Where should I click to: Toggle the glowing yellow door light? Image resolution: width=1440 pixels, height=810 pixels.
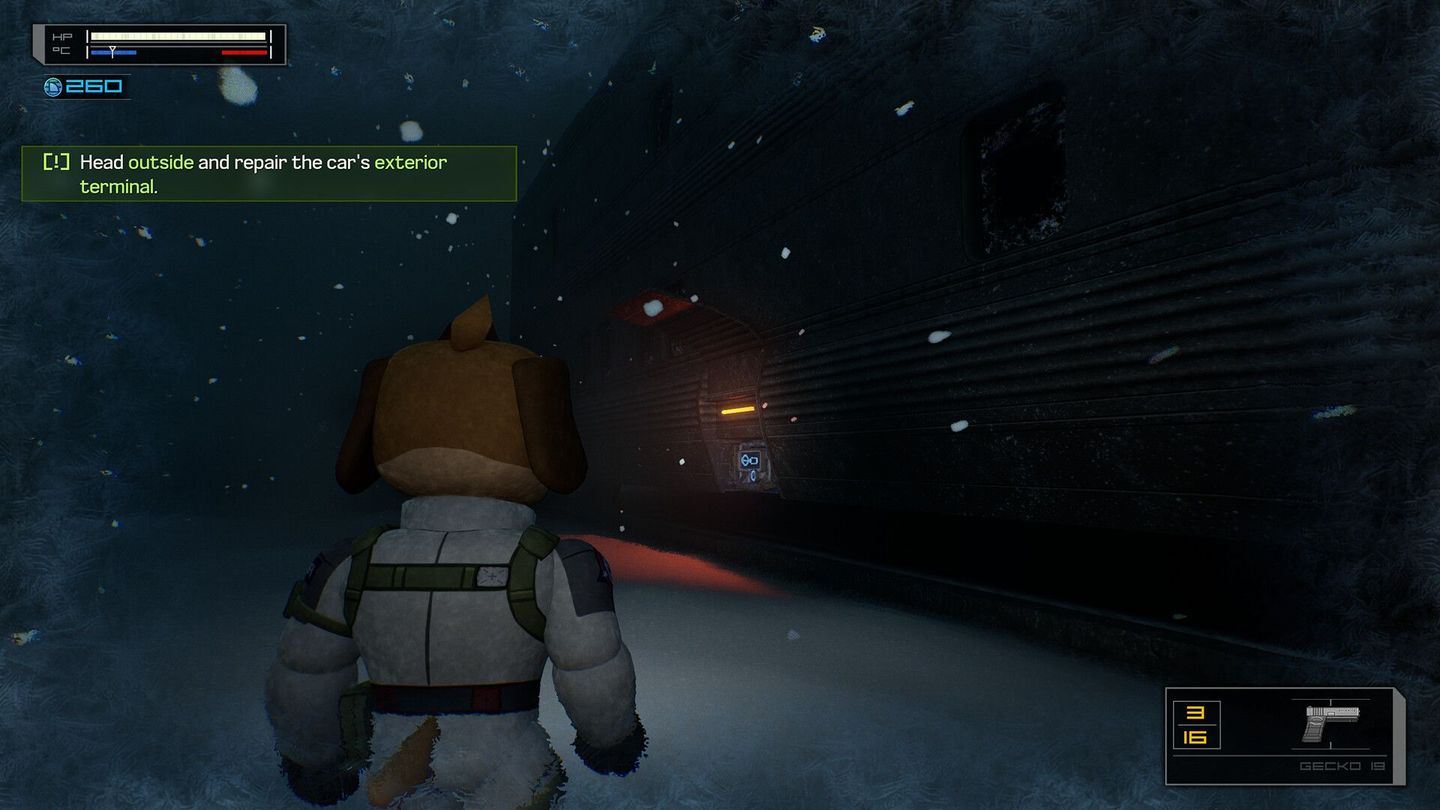click(737, 411)
